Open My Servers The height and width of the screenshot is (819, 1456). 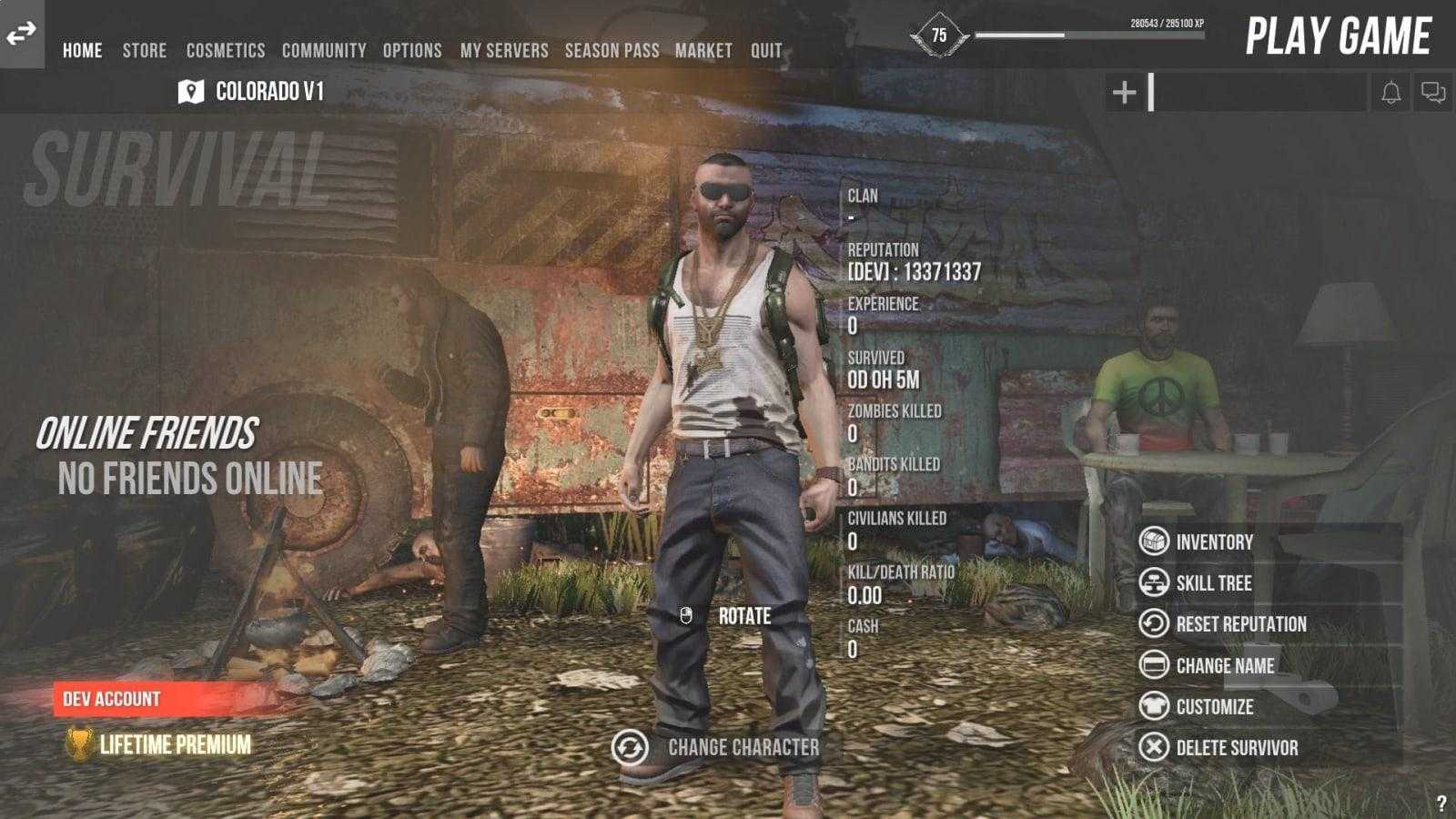tap(504, 51)
